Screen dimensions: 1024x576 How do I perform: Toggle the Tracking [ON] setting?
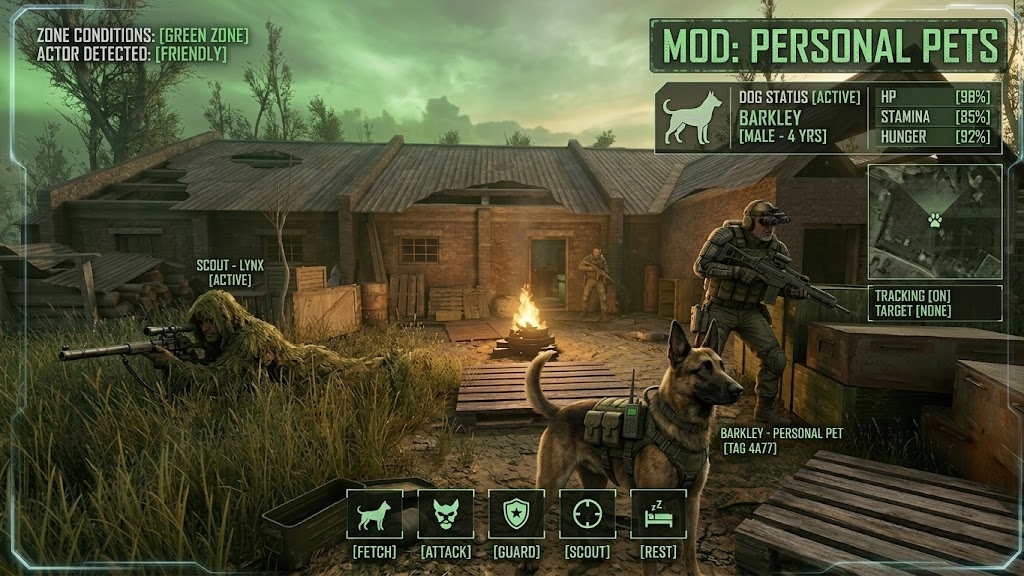[911, 296]
